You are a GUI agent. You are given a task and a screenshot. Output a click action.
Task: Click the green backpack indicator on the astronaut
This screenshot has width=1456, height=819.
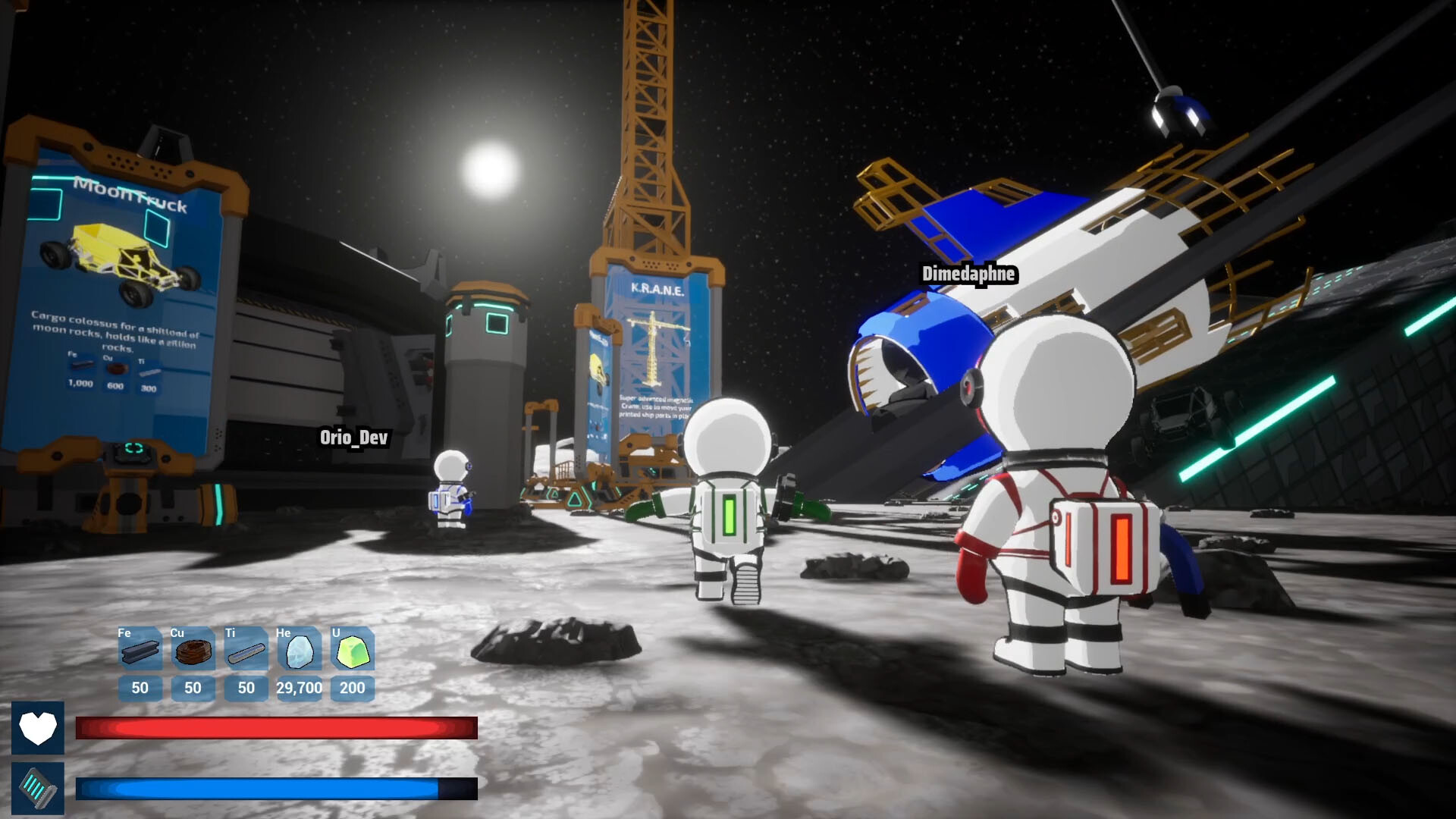point(729,516)
